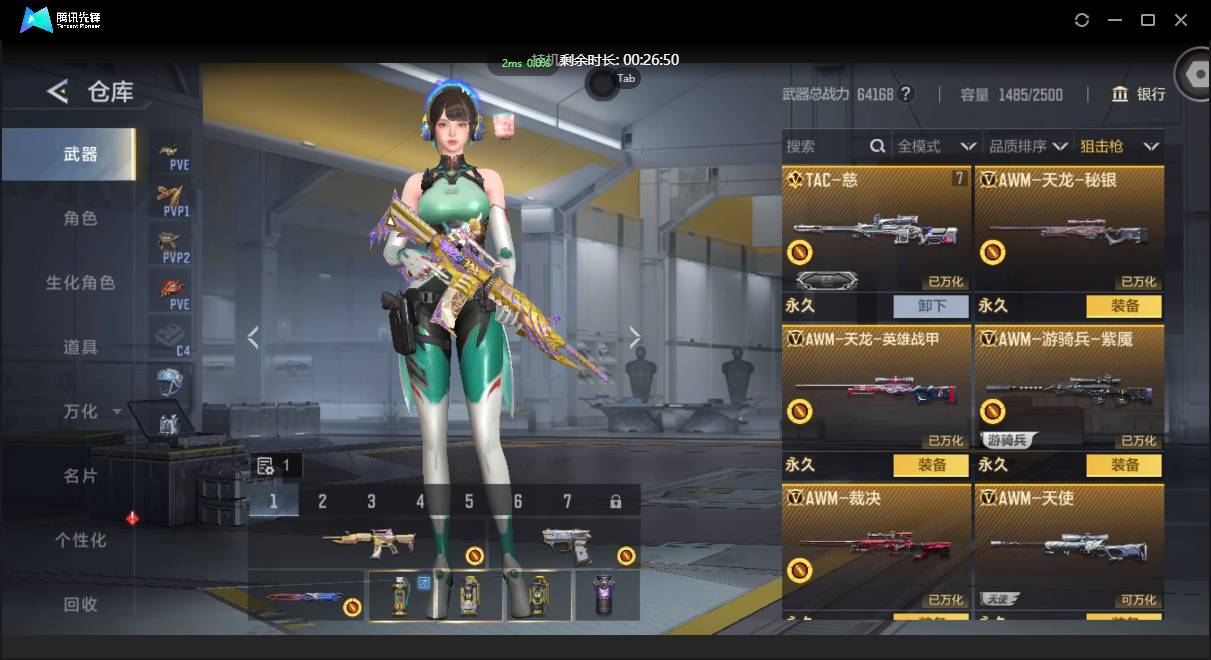Switch to the 个性化 personalization tab
Viewport: 1211px width, 660px height.
pos(80,540)
